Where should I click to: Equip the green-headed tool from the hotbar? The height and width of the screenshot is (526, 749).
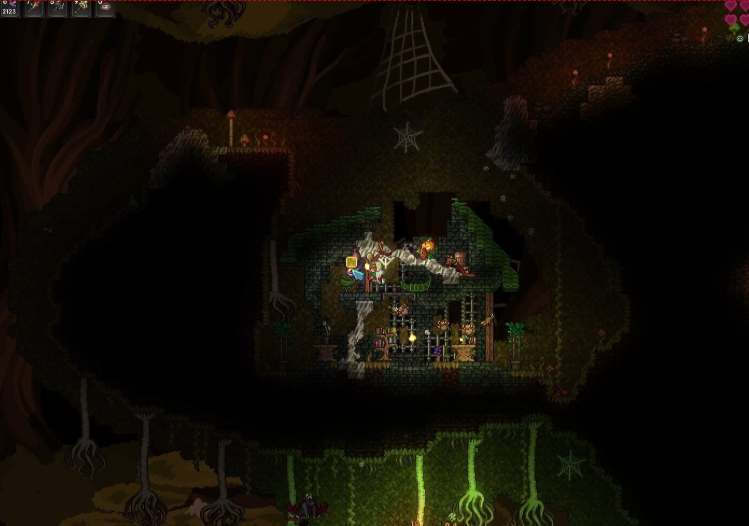pyautogui.click(x=81, y=8)
